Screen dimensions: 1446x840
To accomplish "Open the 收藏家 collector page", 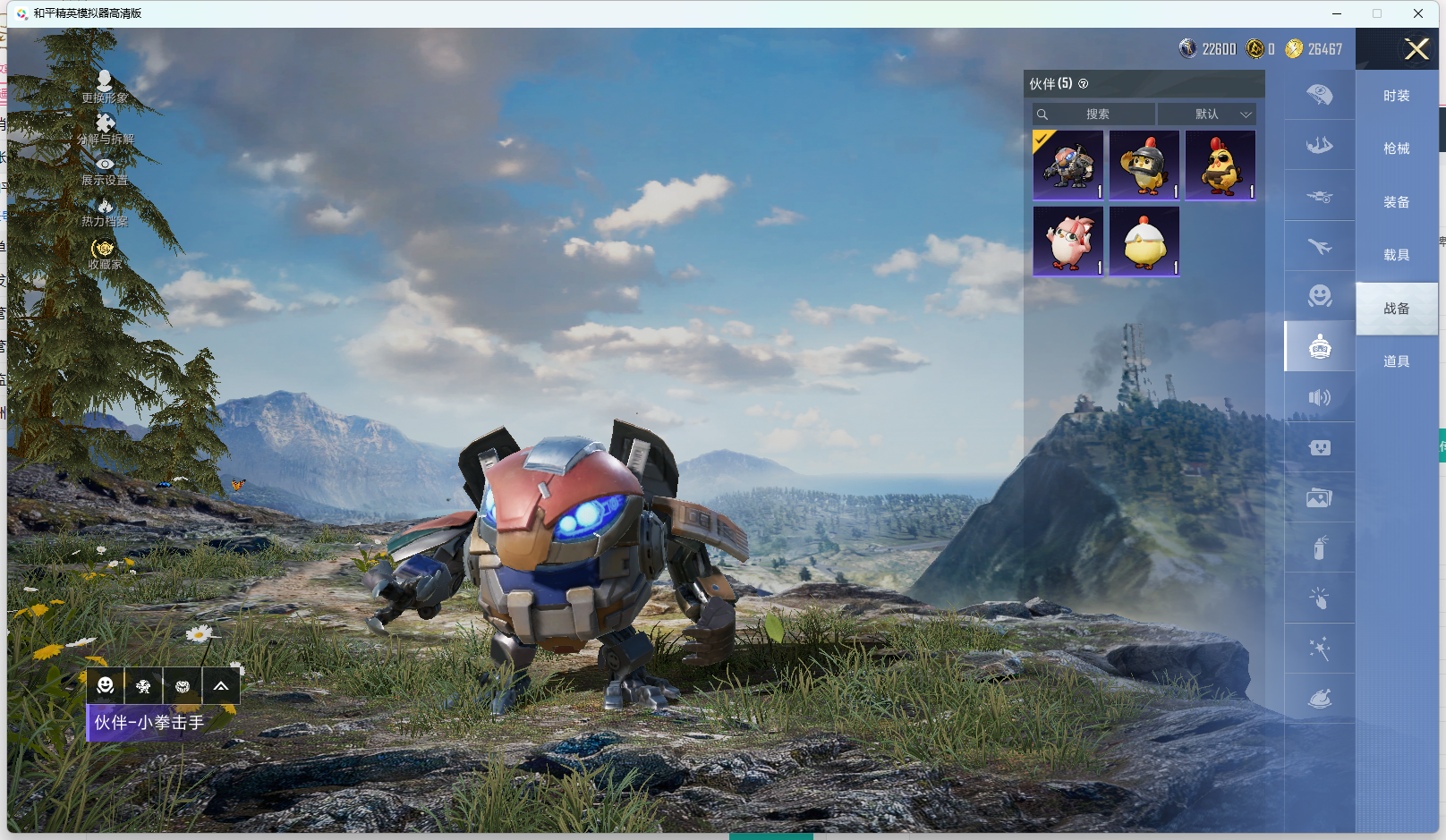I will (105, 255).
